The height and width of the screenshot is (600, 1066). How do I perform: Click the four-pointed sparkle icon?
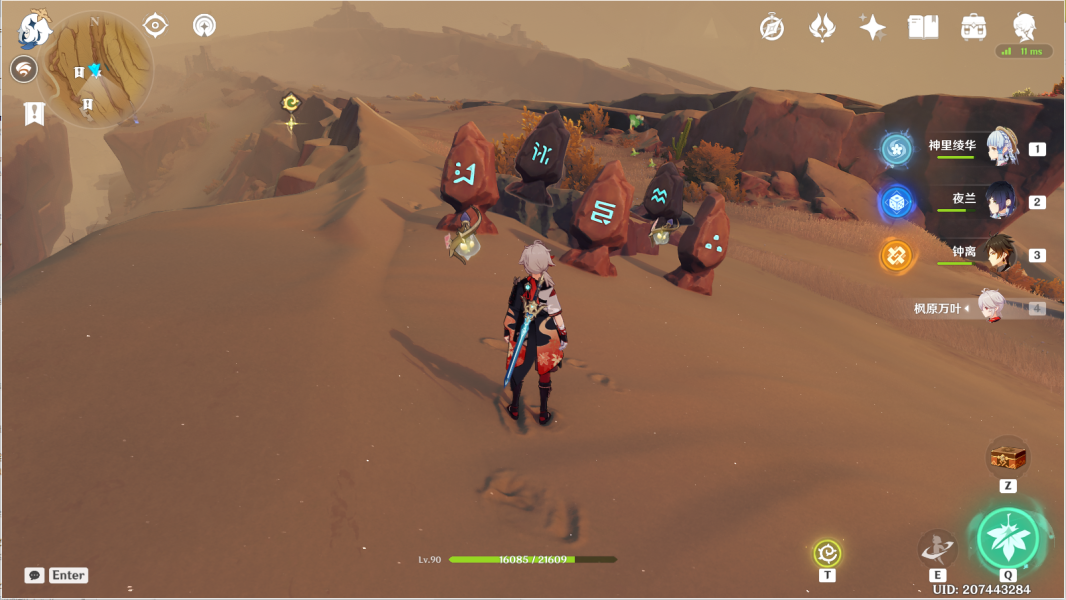[x=872, y=27]
